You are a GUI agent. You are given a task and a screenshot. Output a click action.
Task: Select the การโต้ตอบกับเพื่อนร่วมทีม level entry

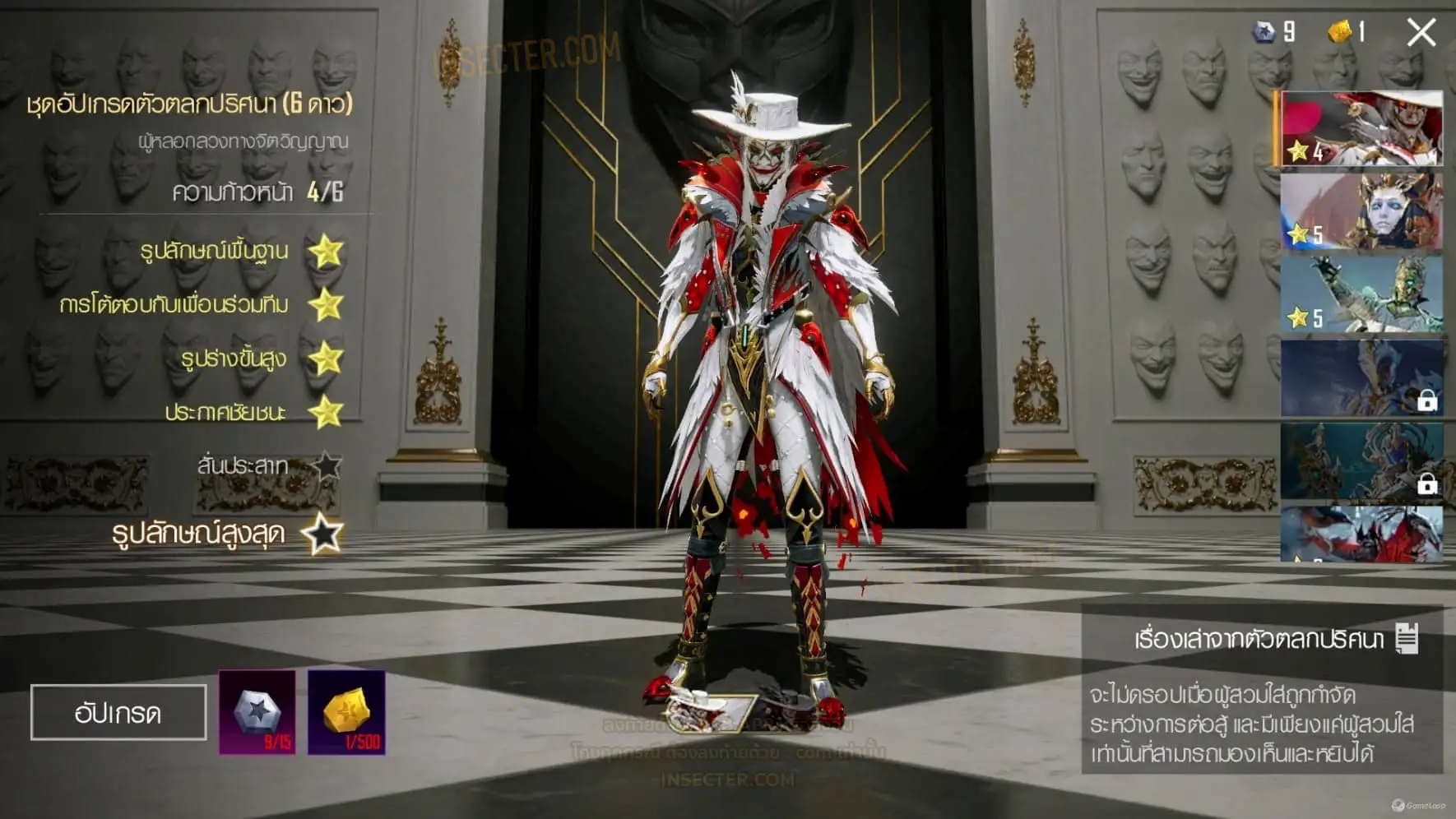point(174,305)
